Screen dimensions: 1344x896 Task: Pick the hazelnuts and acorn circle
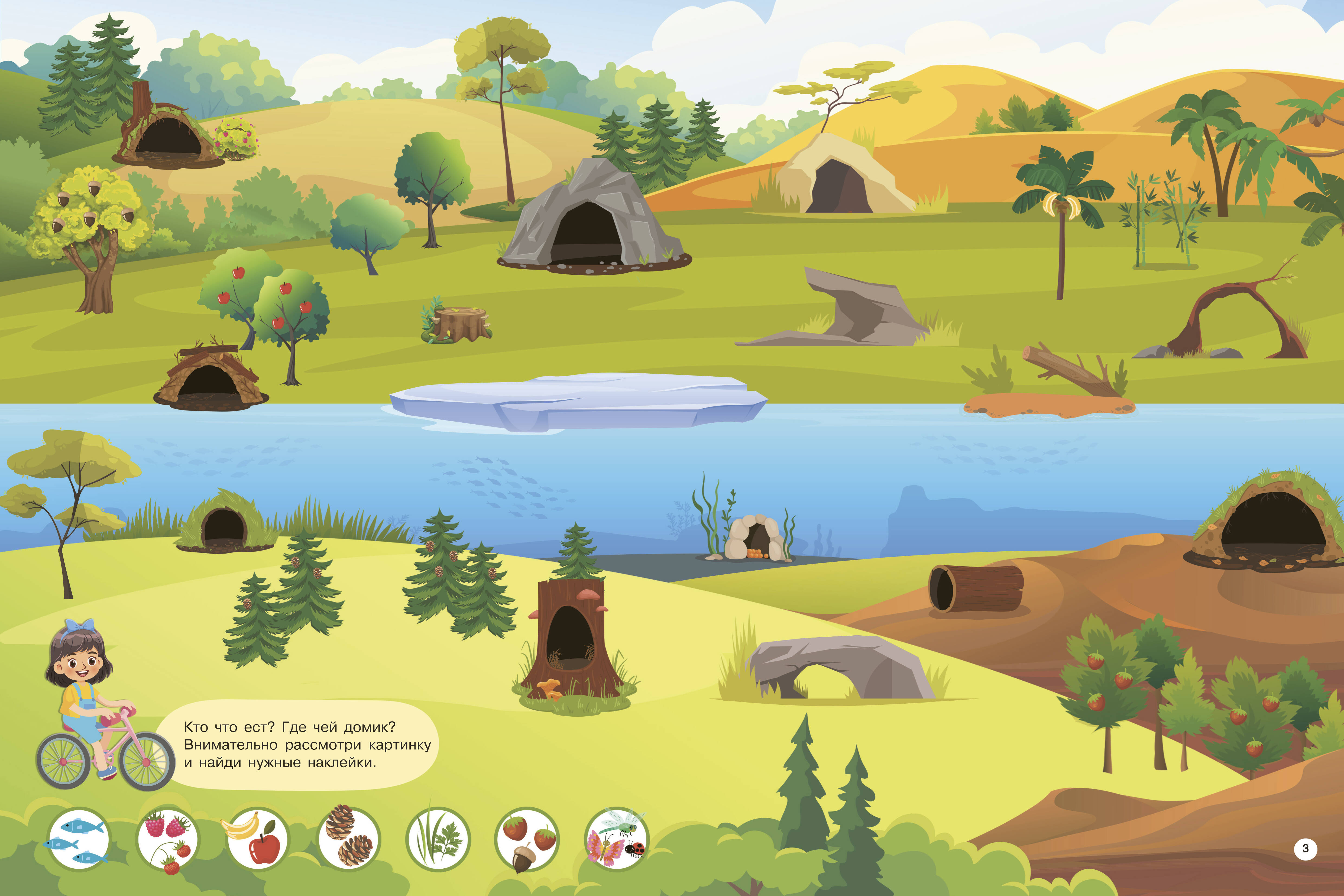tap(527, 839)
